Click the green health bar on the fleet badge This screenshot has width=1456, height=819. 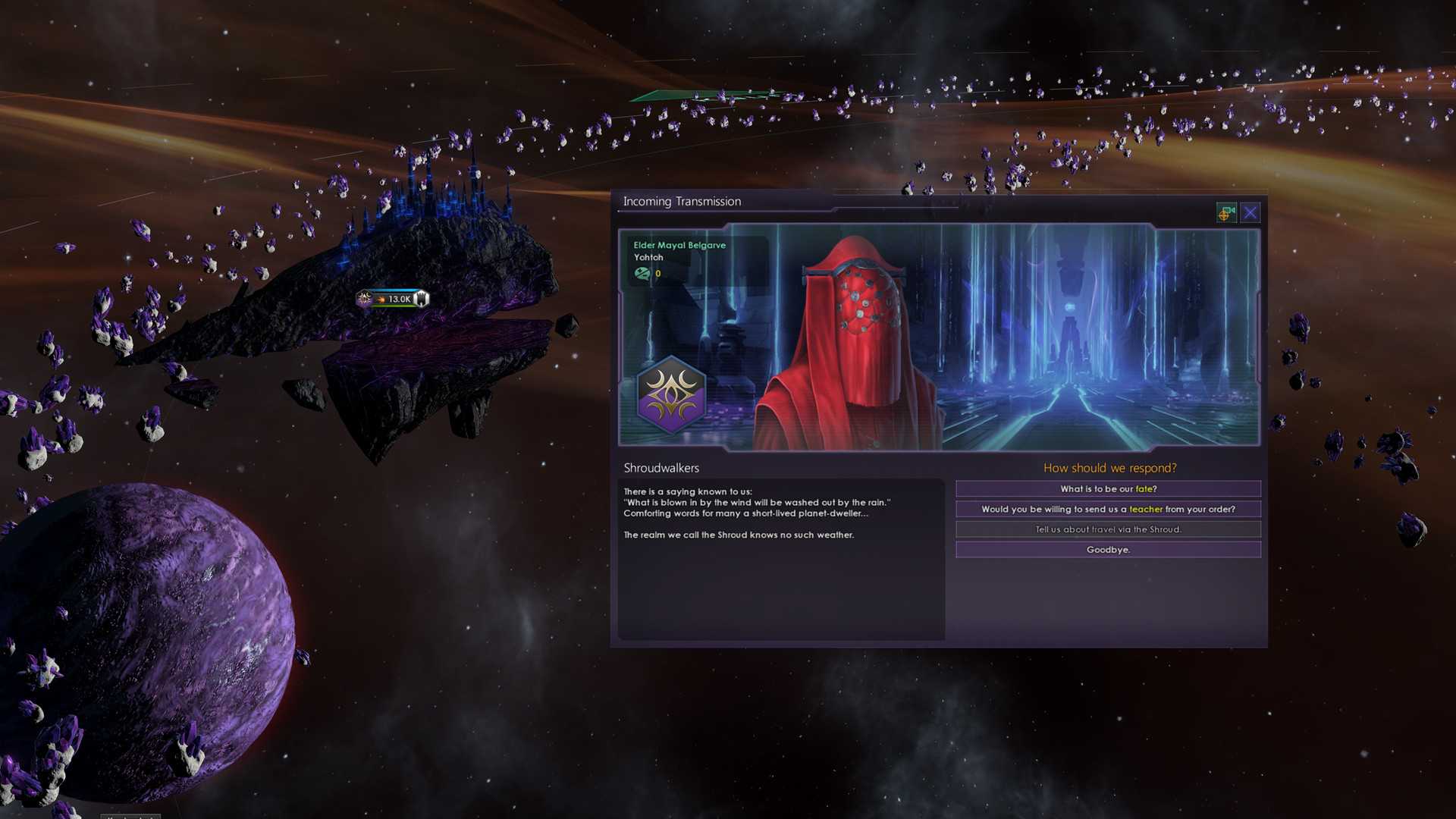click(394, 306)
